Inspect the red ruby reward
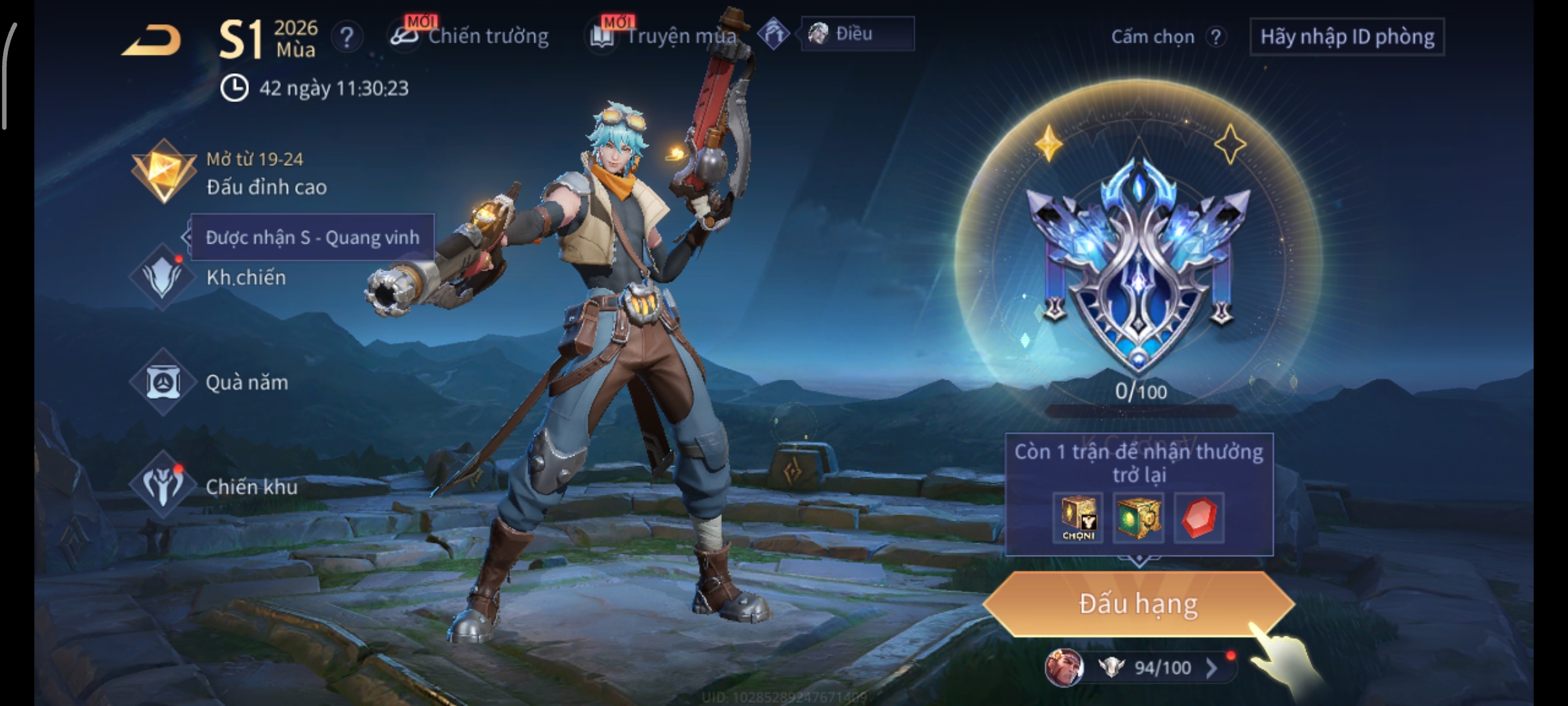 (x=1199, y=518)
